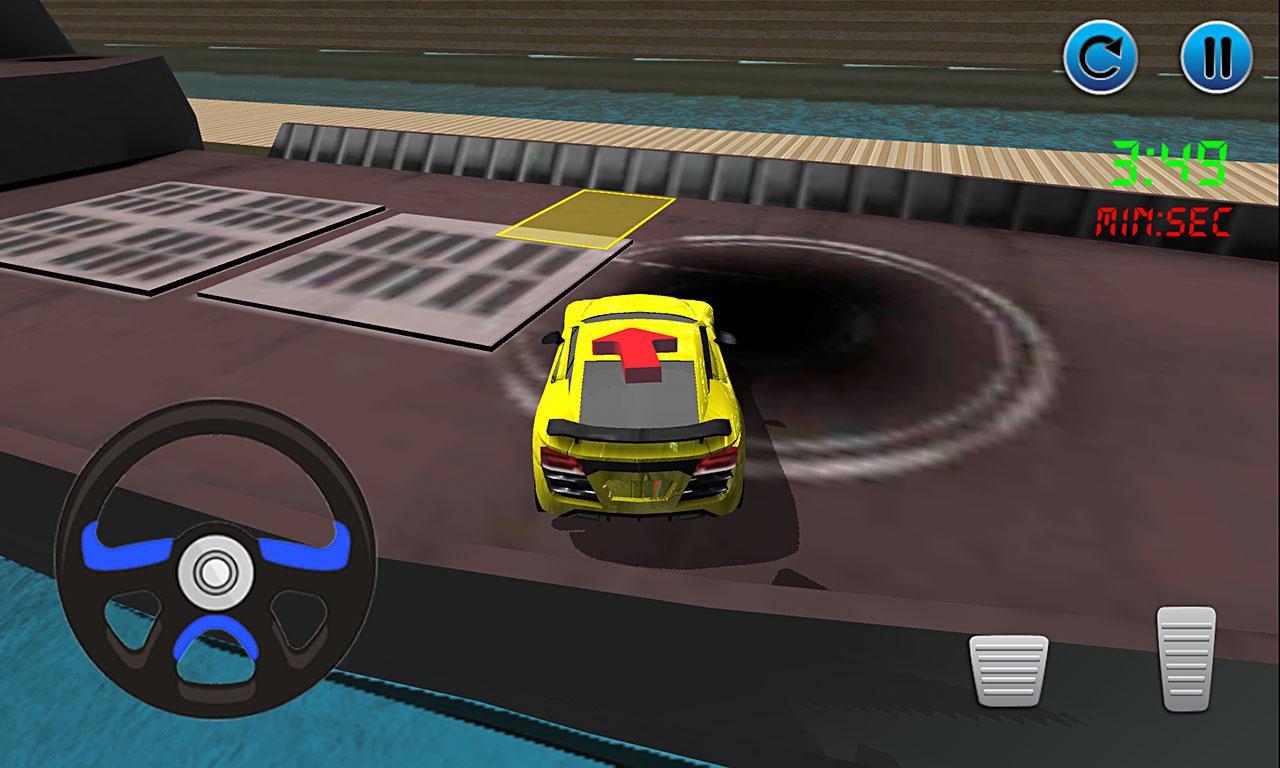Tap the circular restart arrow button

point(1103,57)
